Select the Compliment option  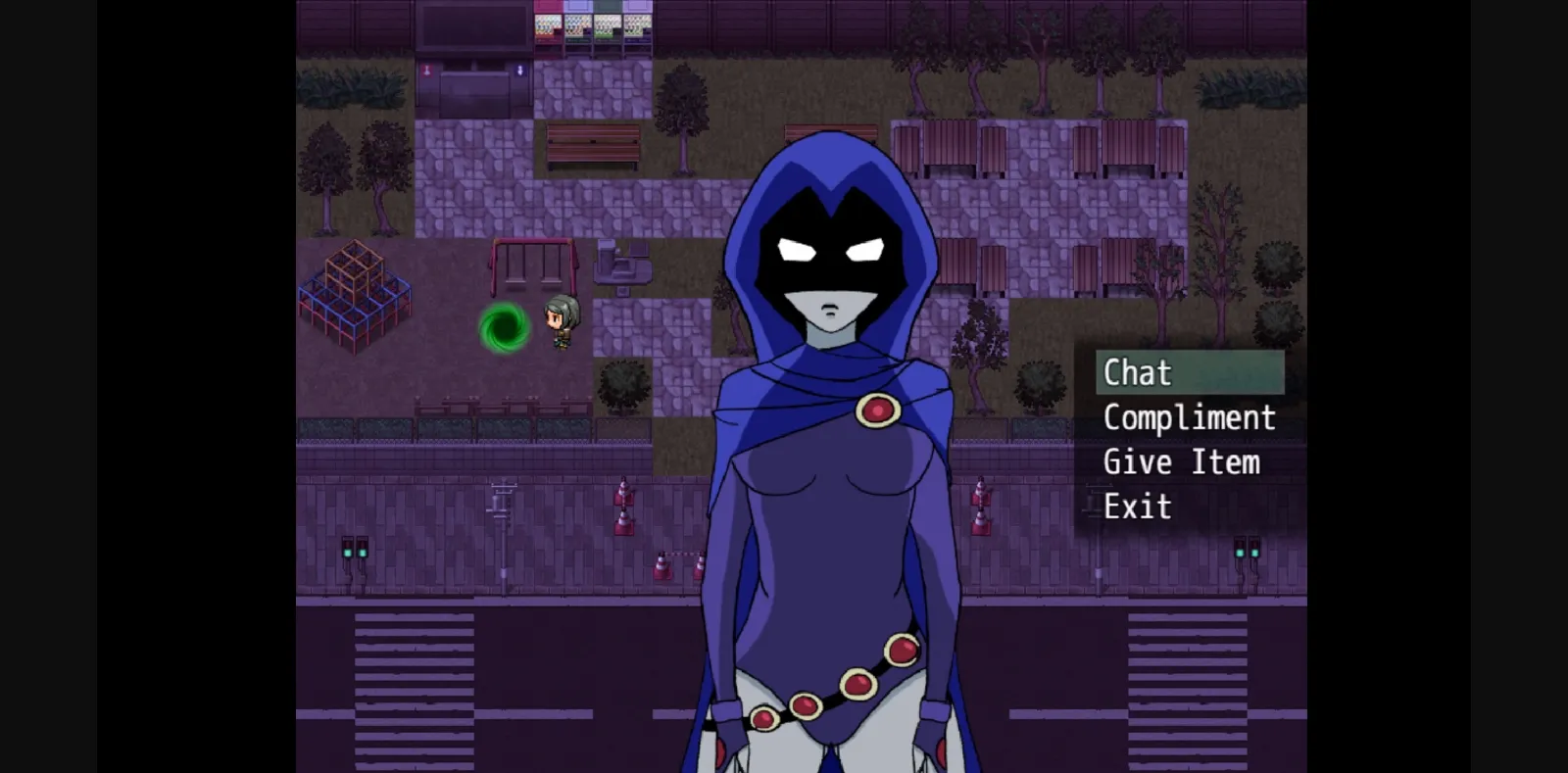tap(1189, 418)
